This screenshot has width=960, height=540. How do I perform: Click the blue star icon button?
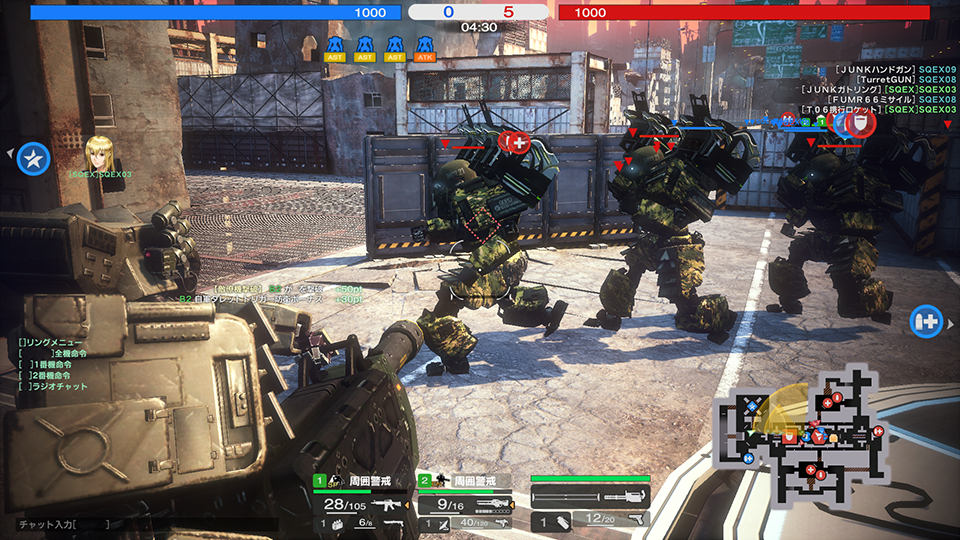[34, 157]
